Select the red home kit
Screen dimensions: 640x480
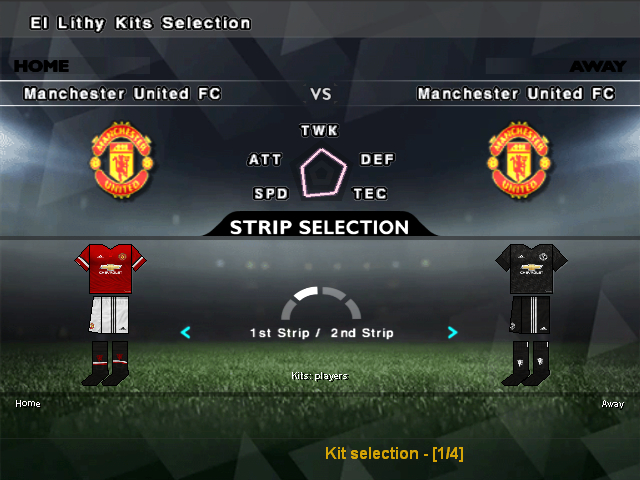[x=111, y=313]
